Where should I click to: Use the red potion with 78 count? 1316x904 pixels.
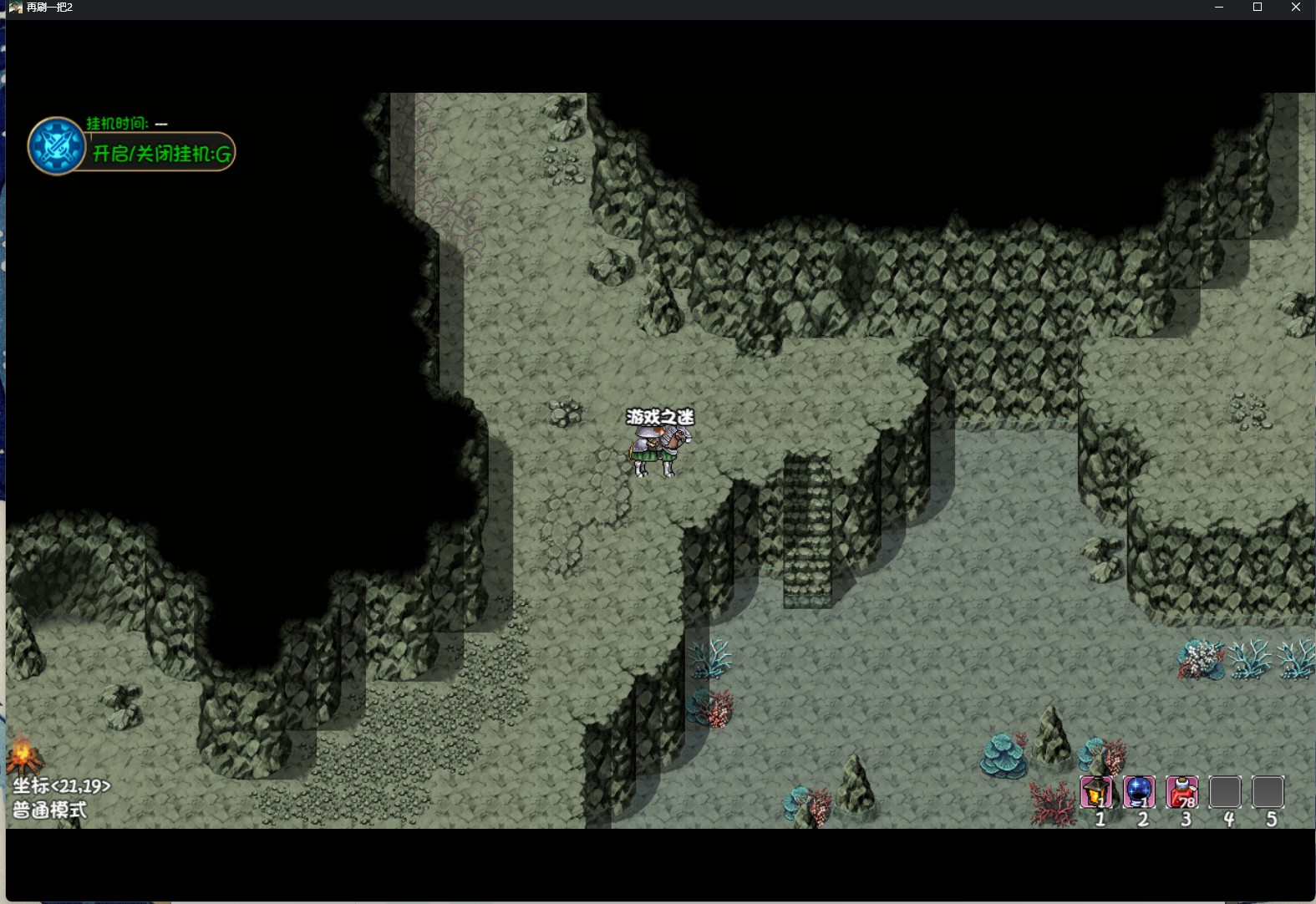pyautogui.click(x=1181, y=792)
